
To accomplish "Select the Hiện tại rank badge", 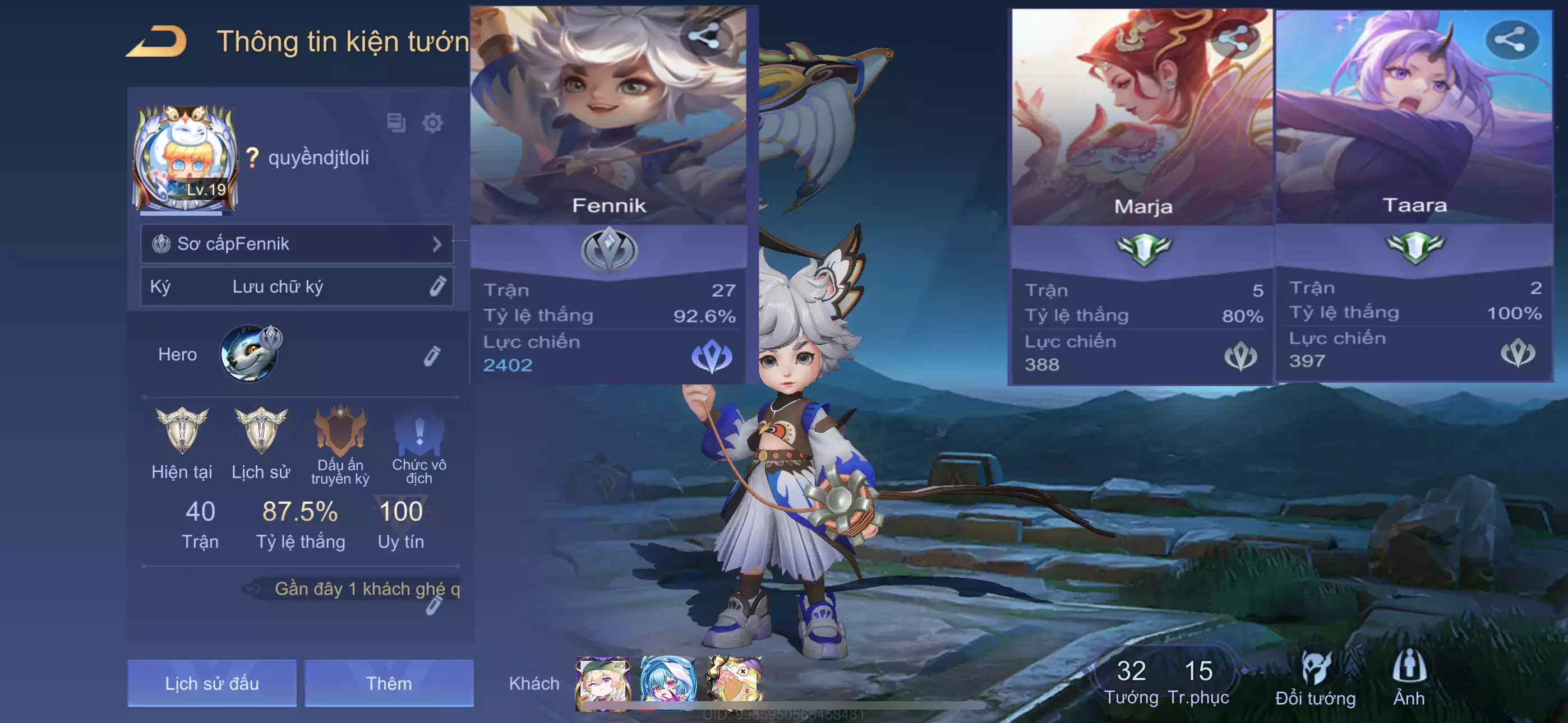I will point(181,431).
